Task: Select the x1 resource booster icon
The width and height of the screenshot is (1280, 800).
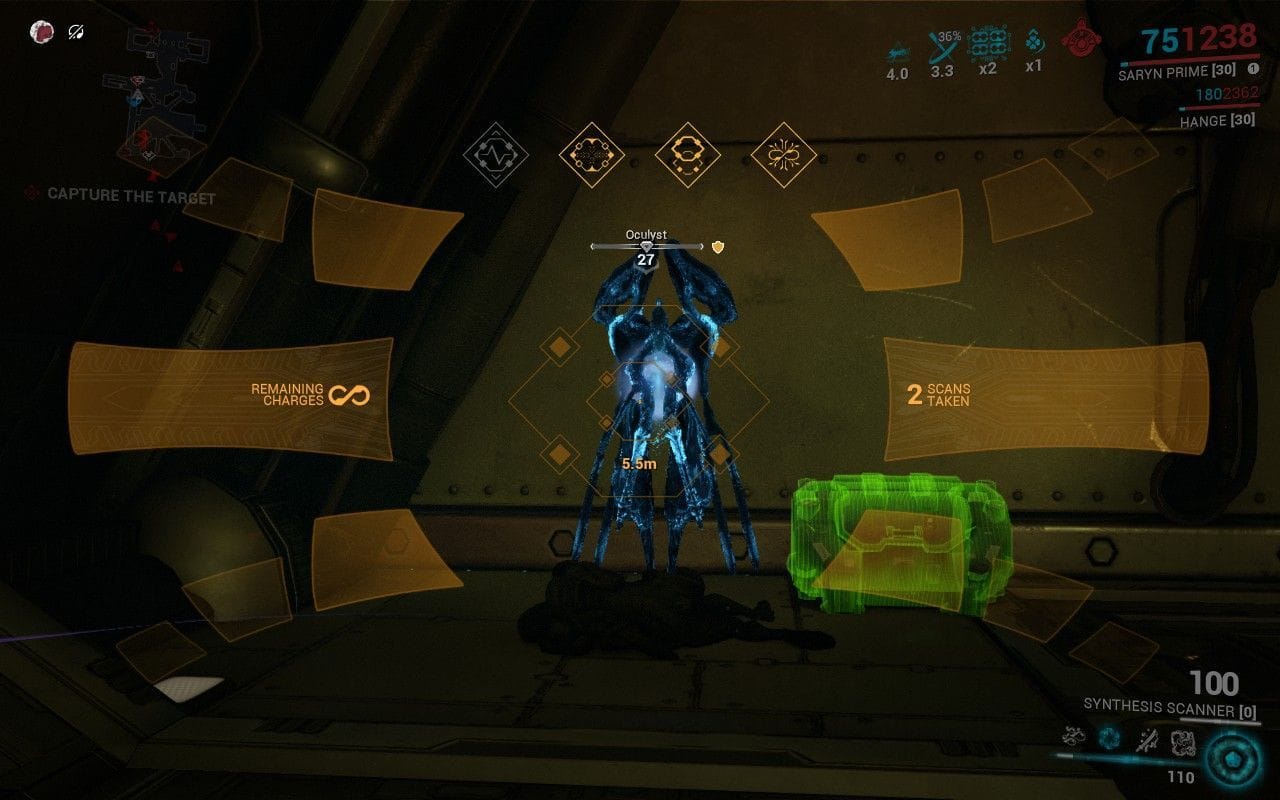Action: tap(1033, 40)
